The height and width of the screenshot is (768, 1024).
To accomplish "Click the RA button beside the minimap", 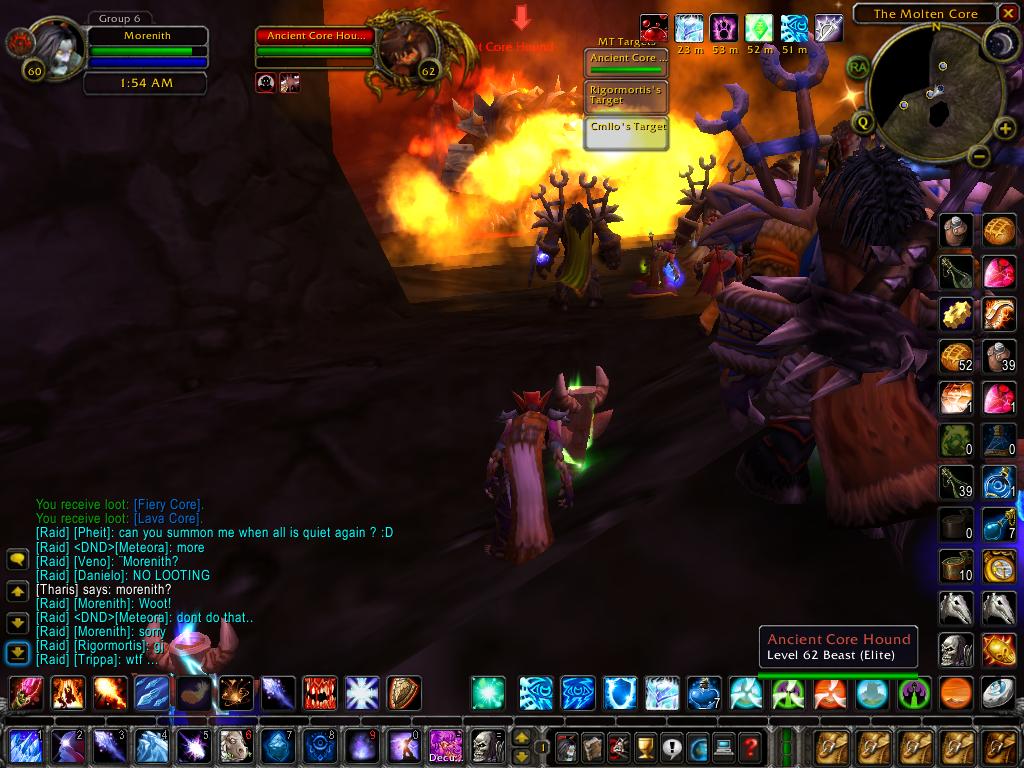I will [x=857, y=66].
